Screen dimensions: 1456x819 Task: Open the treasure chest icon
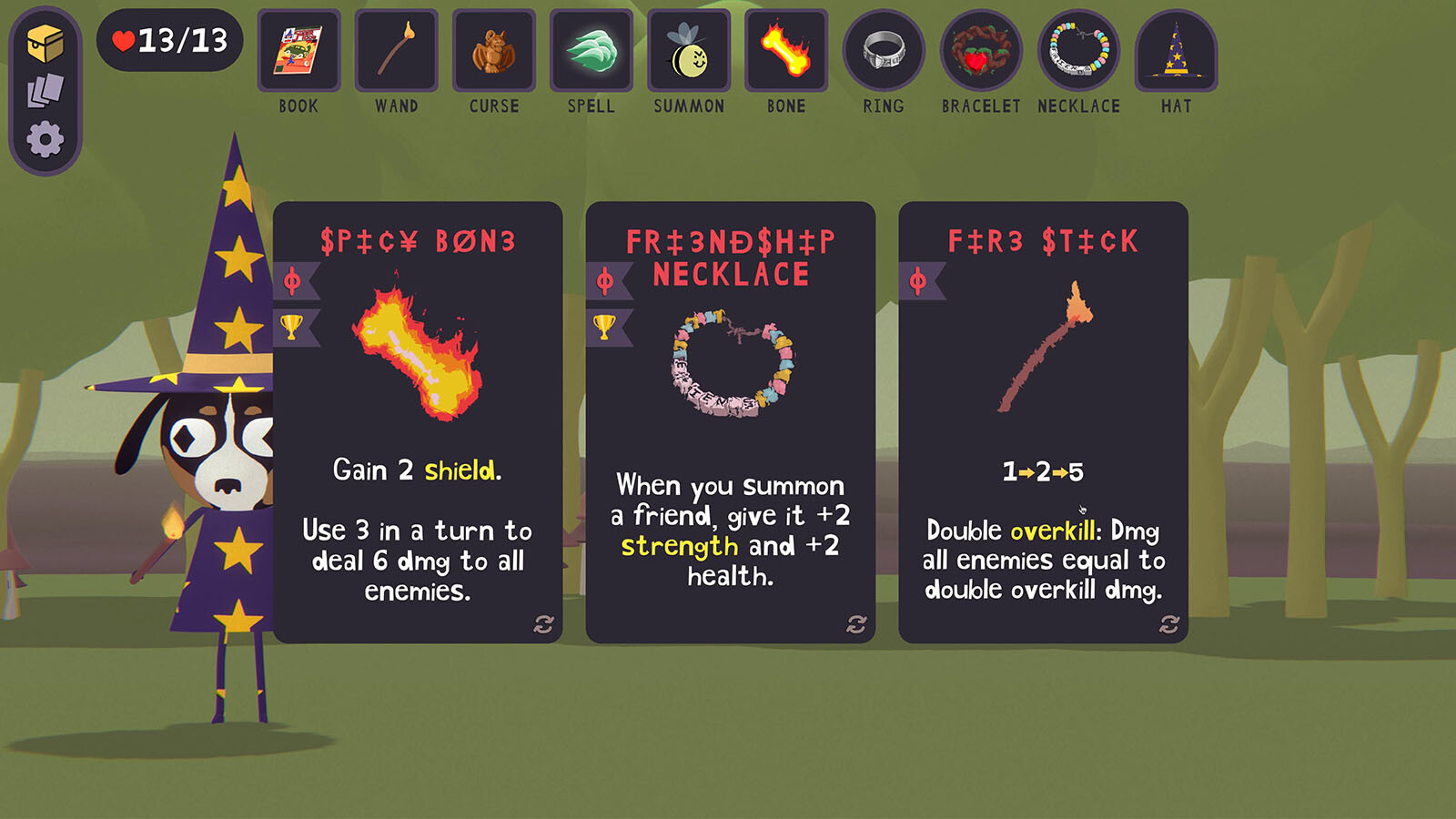(x=45, y=43)
